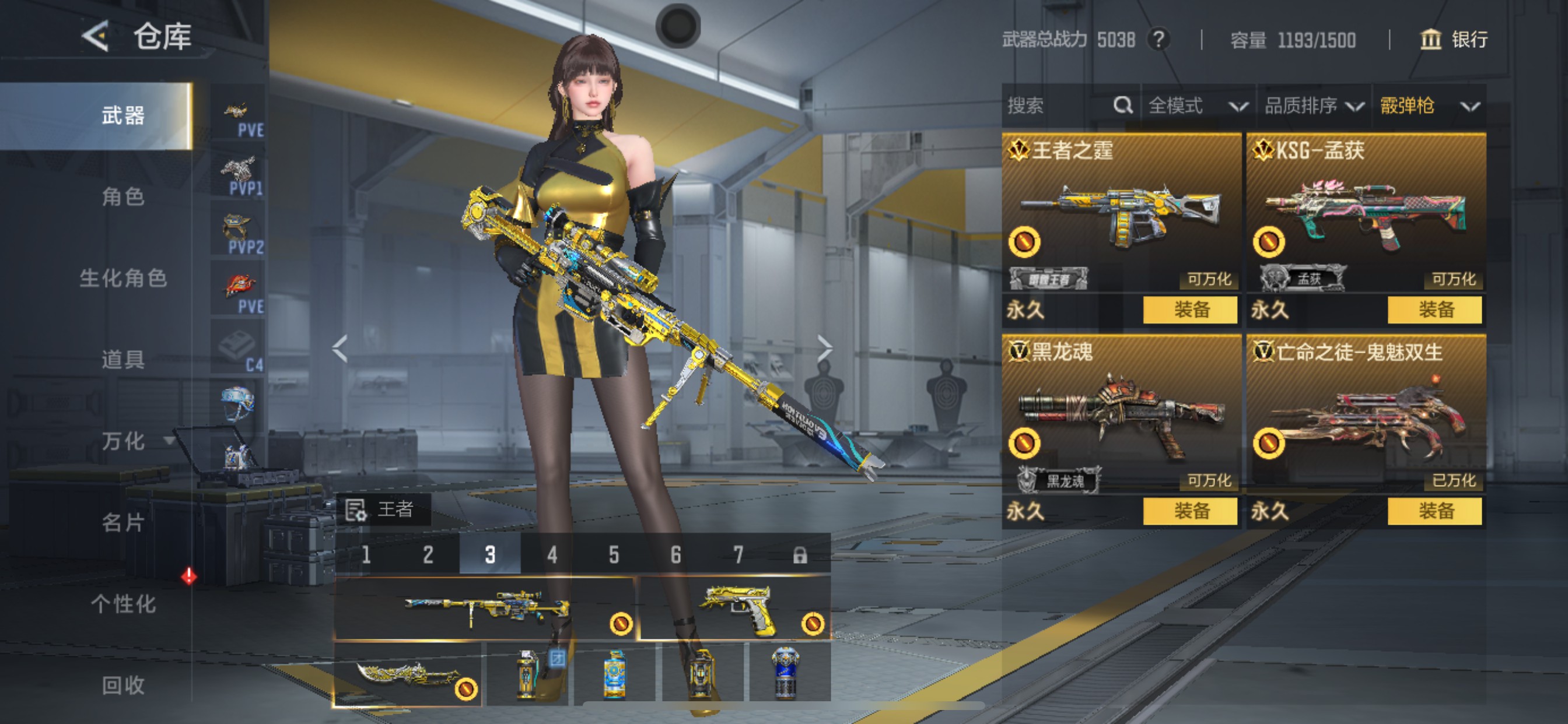
Task: Open the 银行 bank
Action: [x=1454, y=40]
